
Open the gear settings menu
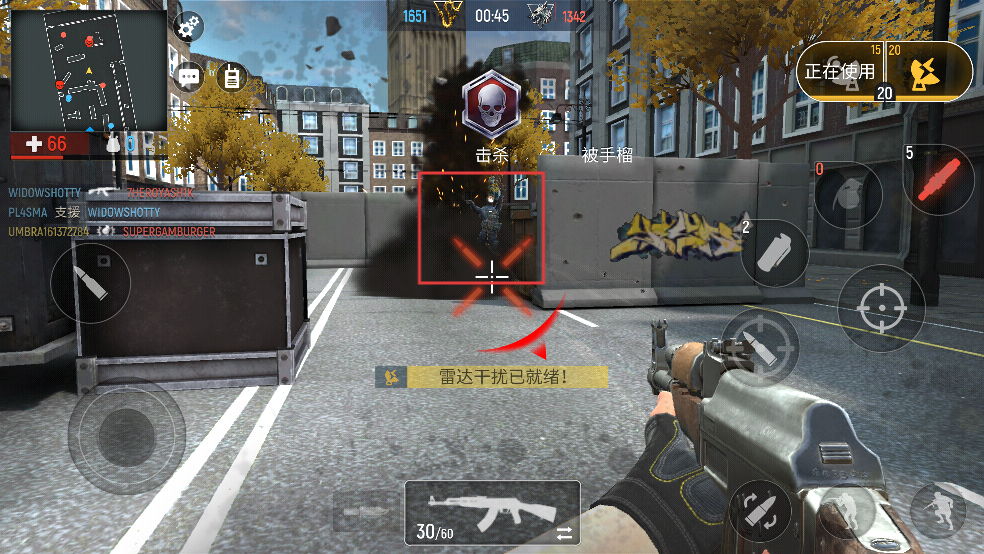(x=188, y=27)
